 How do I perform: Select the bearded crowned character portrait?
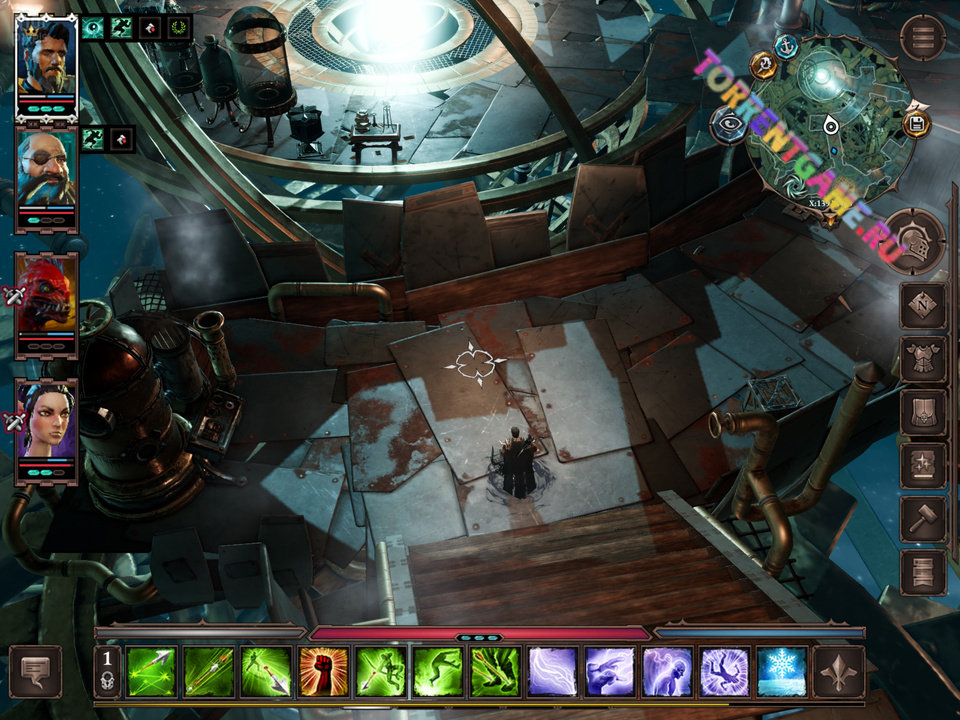point(46,60)
